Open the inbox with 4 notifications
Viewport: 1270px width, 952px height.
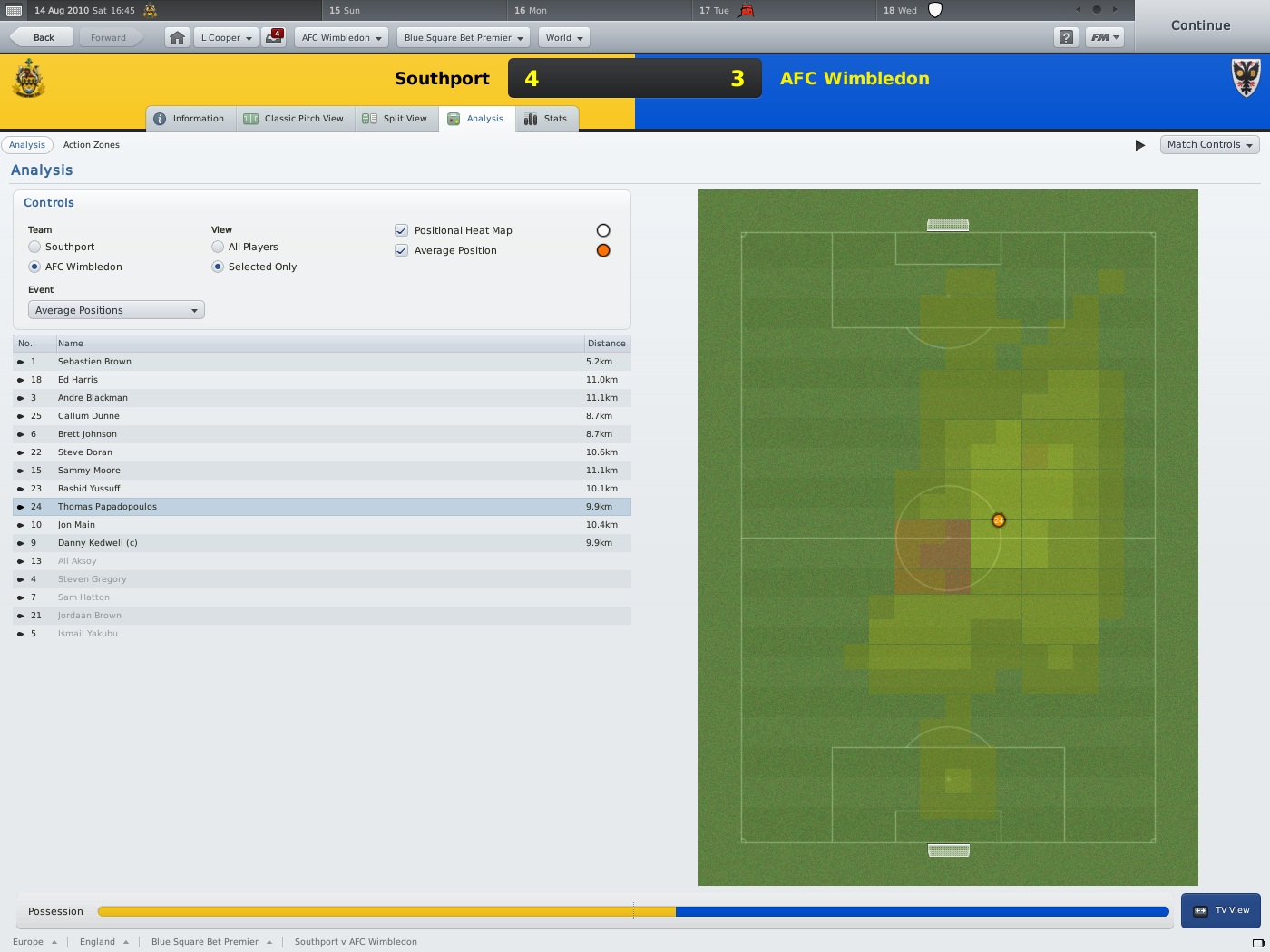(273, 37)
